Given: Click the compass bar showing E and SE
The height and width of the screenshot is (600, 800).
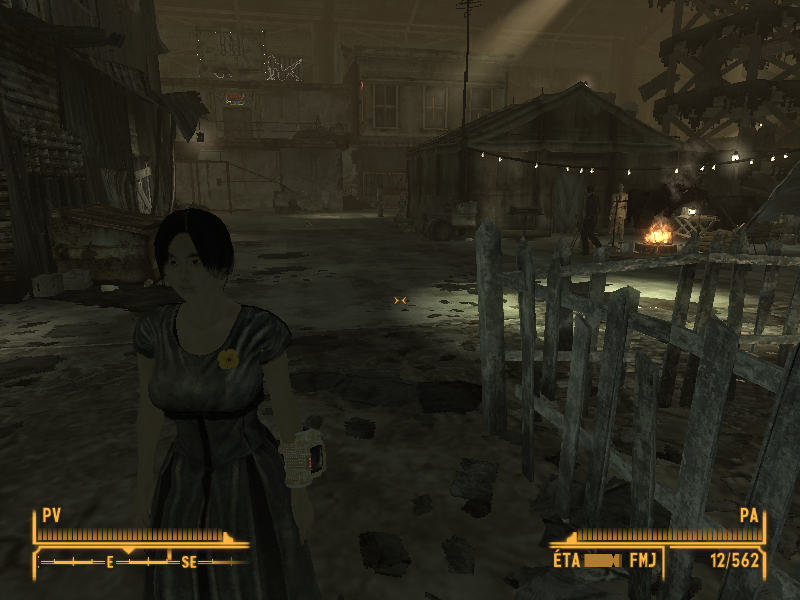Looking at the screenshot, I should click(143, 562).
